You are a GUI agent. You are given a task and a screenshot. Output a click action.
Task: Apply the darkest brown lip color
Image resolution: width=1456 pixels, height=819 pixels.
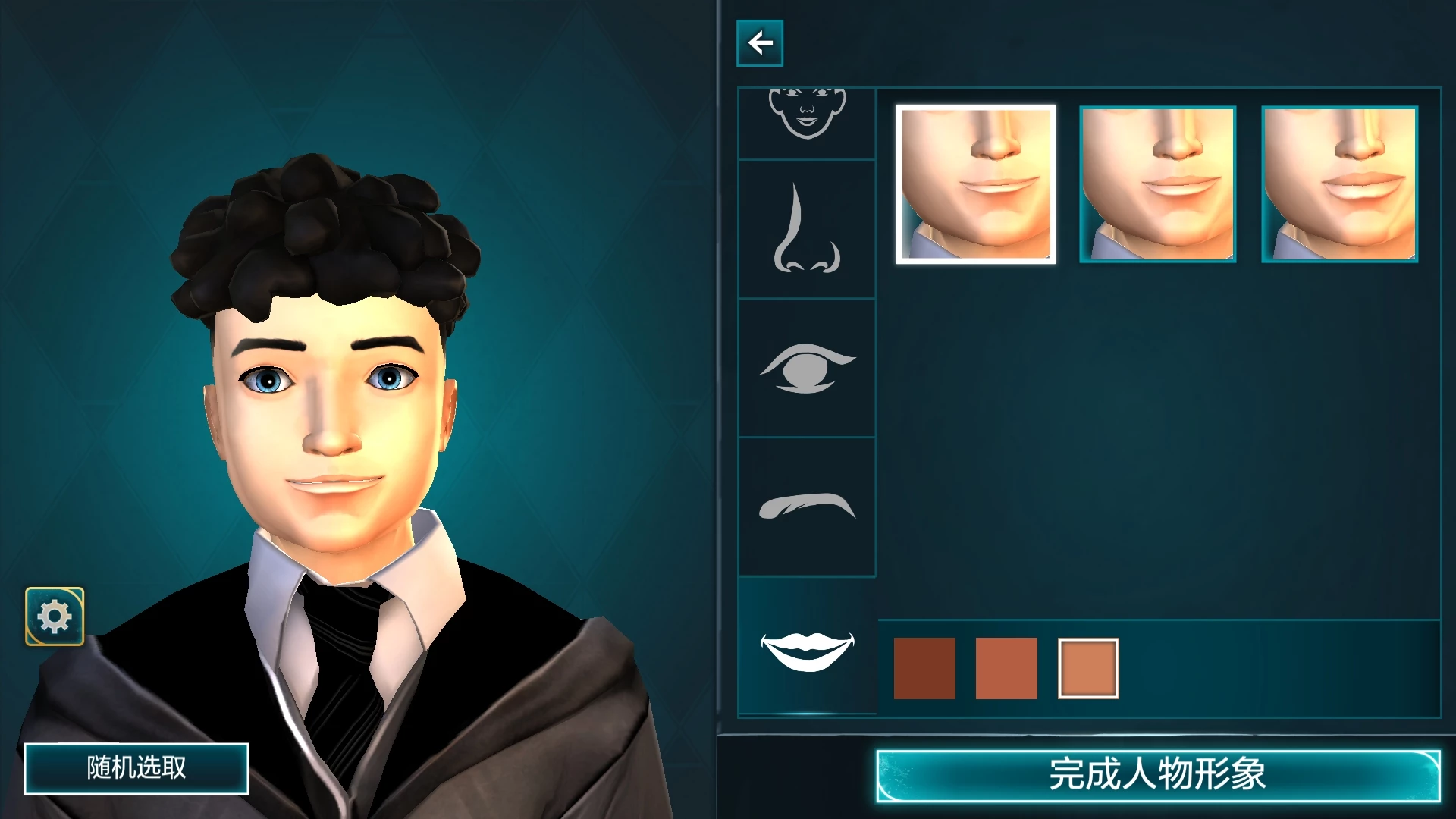coord(924,668)
